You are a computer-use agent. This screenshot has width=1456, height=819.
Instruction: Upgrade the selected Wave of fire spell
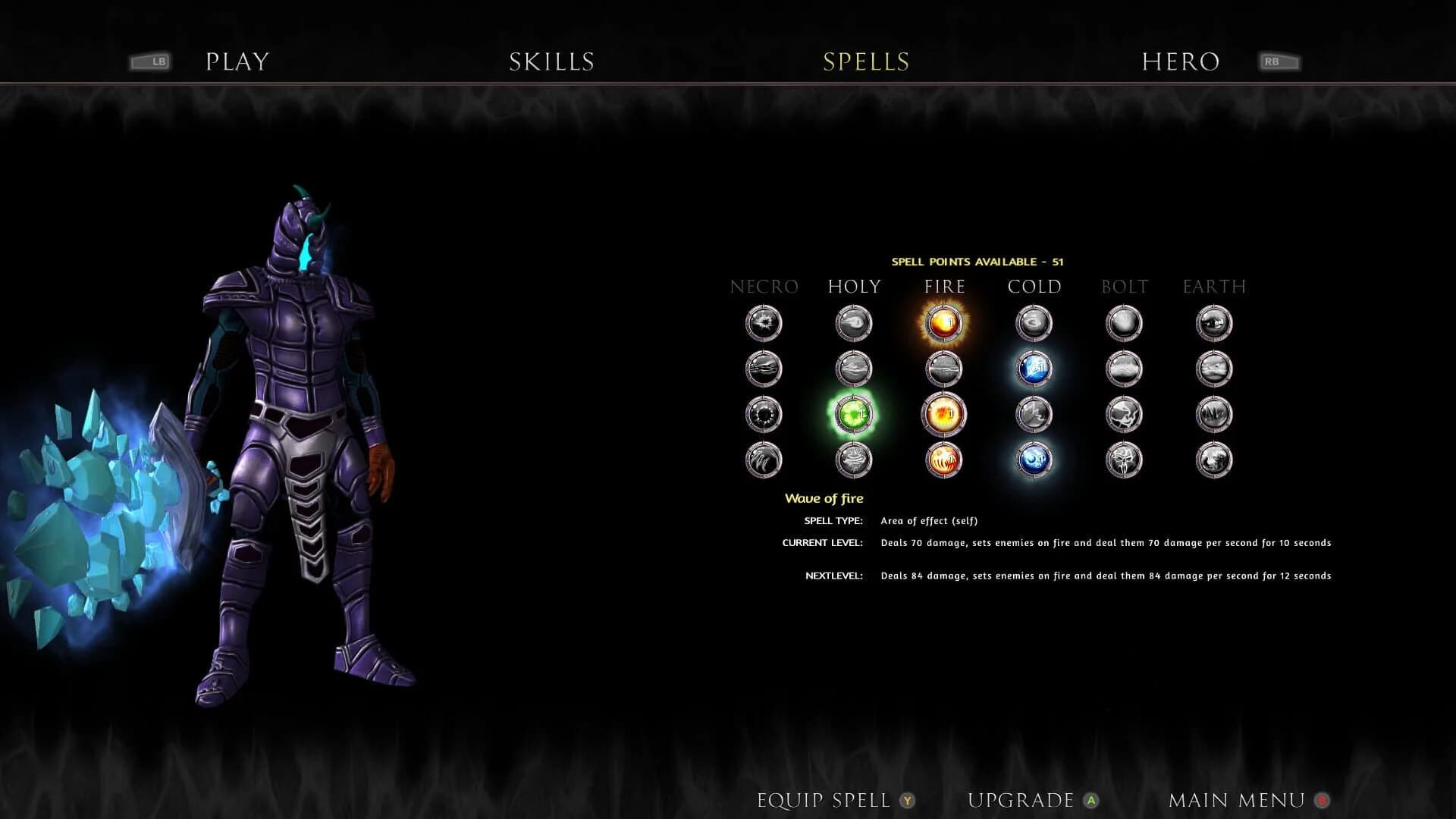pyautogui.click(x=1019, y=799)
